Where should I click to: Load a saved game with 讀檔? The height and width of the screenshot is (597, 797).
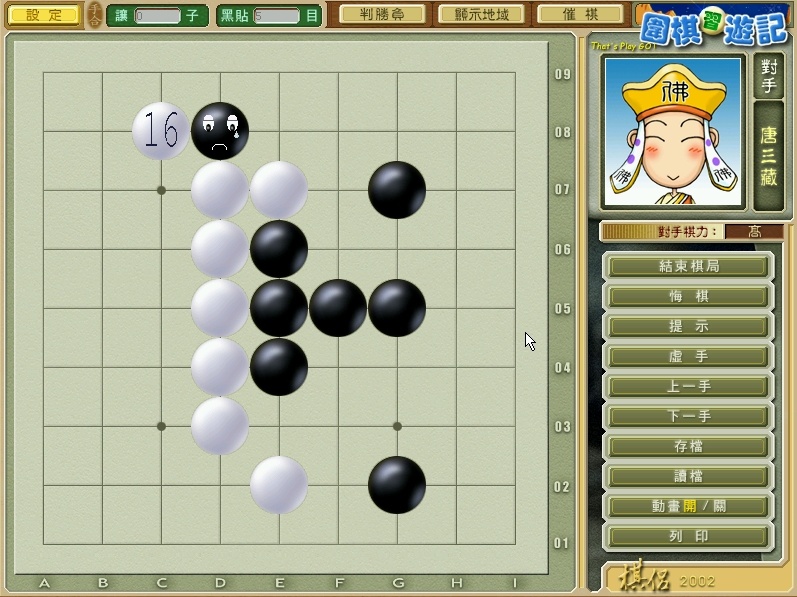(x=689, y=476)
